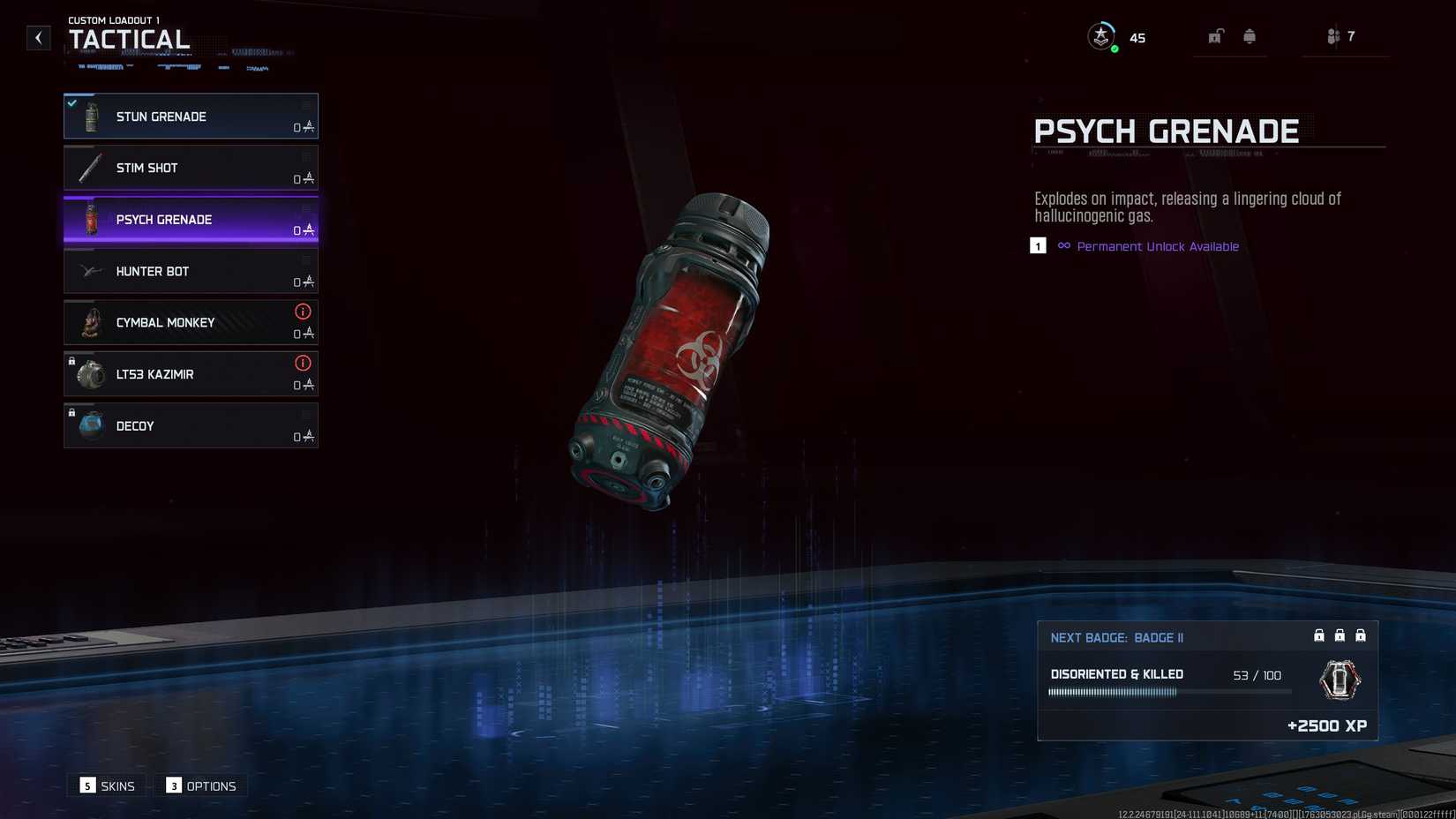Click the Decoy lock indicator

tap(71, 413)
